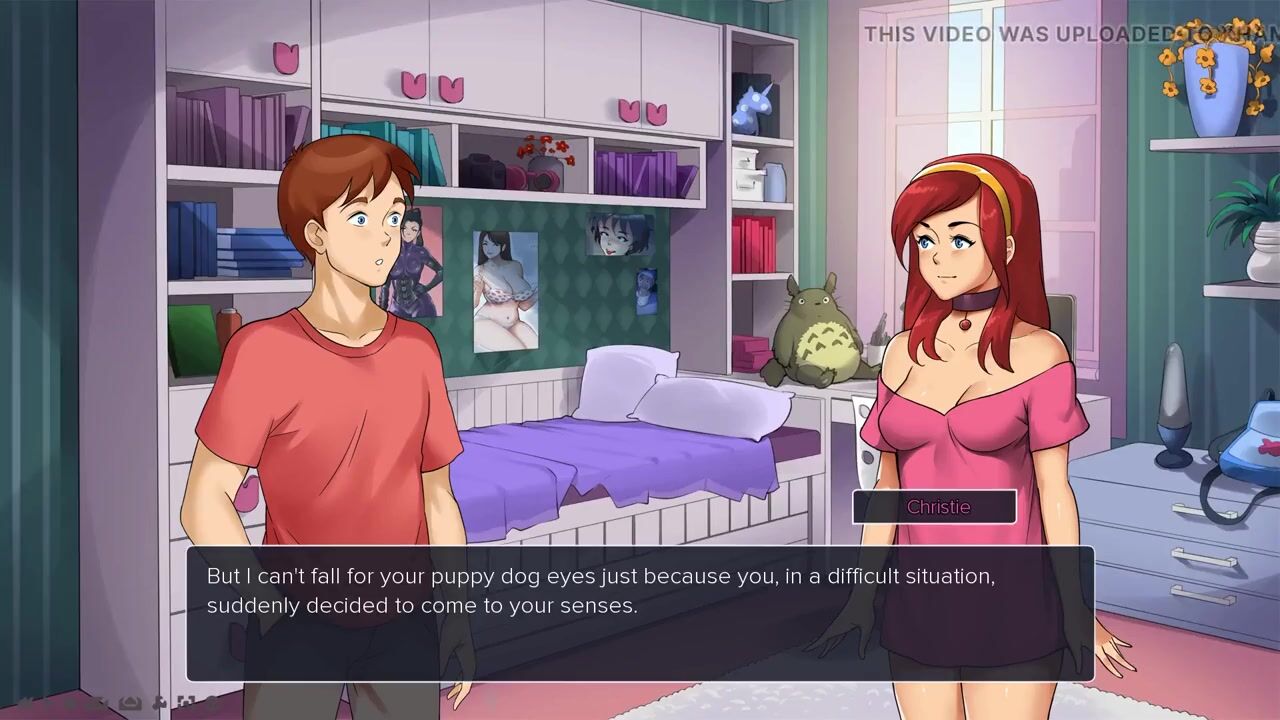The height and width of the screenshot is (720, 1280).
Task: Click the rewind double-arrow icon
Action: click(x=28, y=703)
